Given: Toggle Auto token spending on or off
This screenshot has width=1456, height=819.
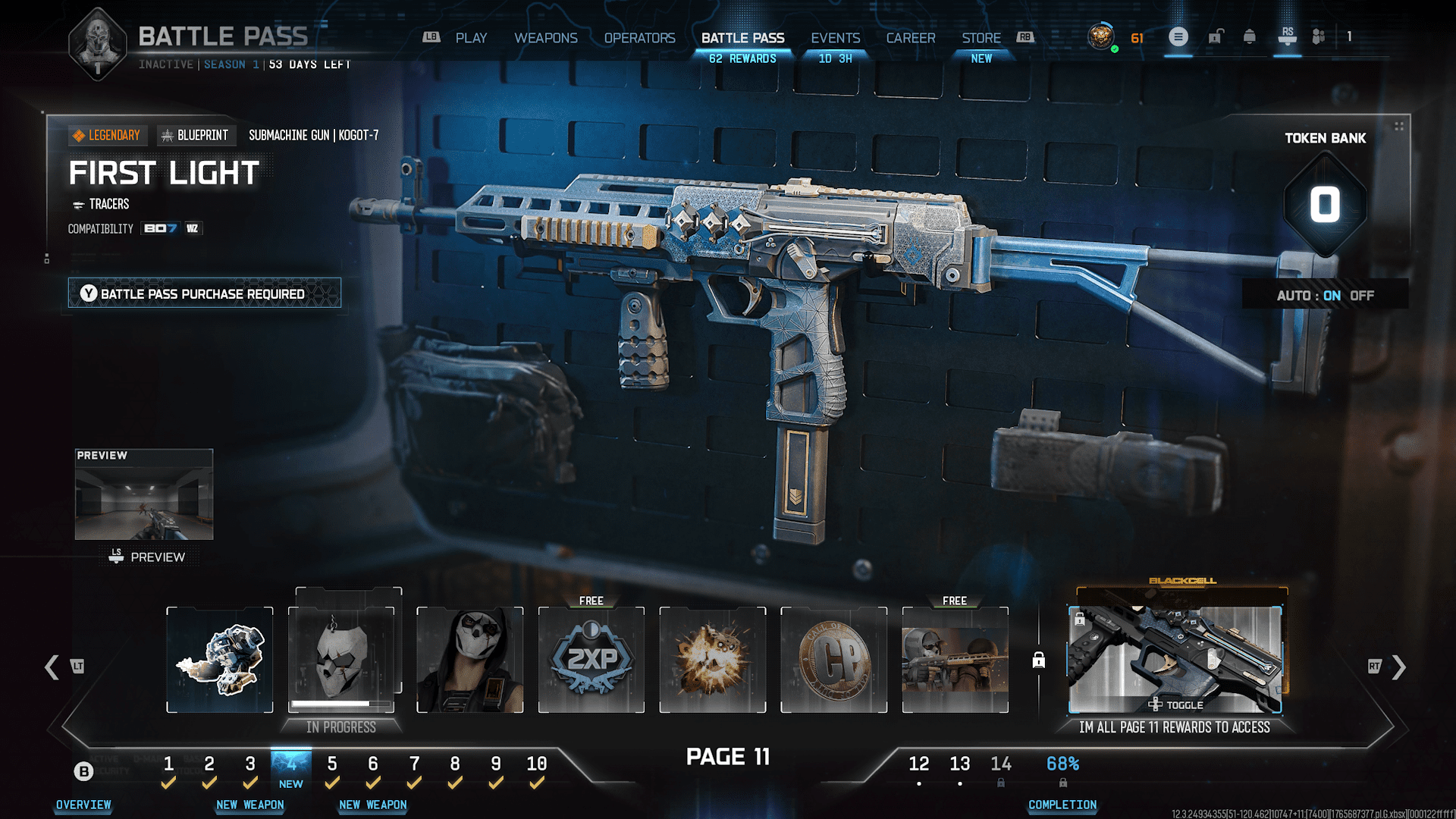Looking at the screenshot, I should (1325, 296).
